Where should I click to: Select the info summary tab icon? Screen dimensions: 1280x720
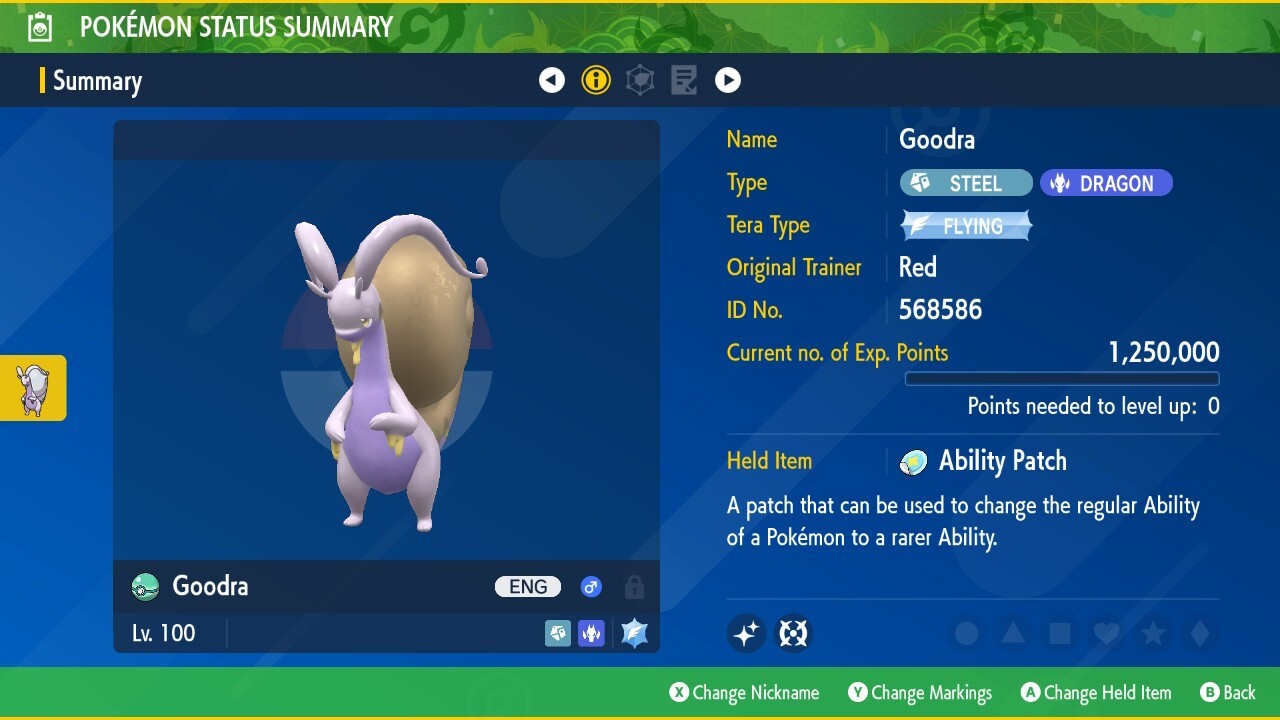[x=596, y=80]
